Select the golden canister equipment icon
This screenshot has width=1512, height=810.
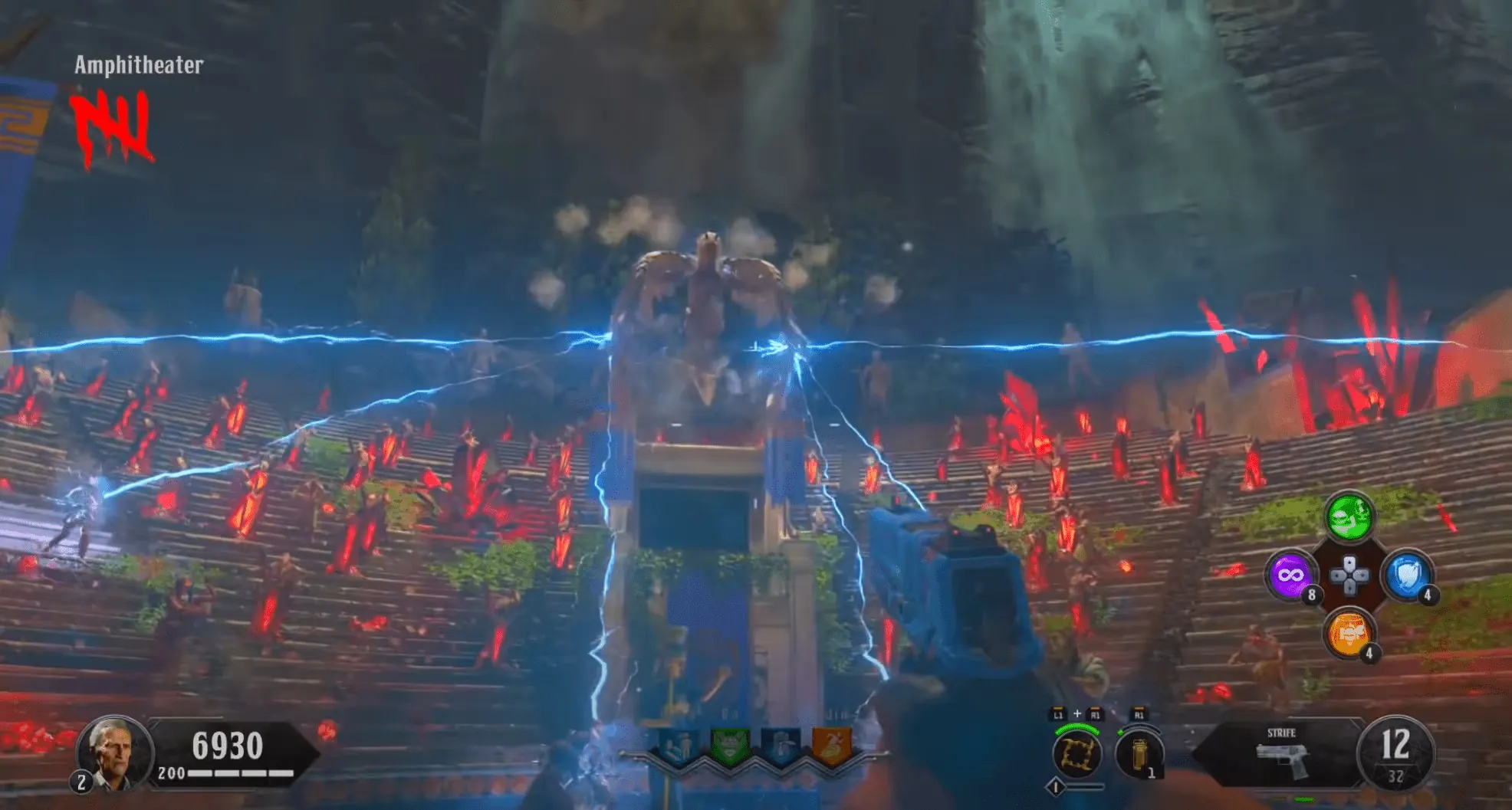[1139, 755]
